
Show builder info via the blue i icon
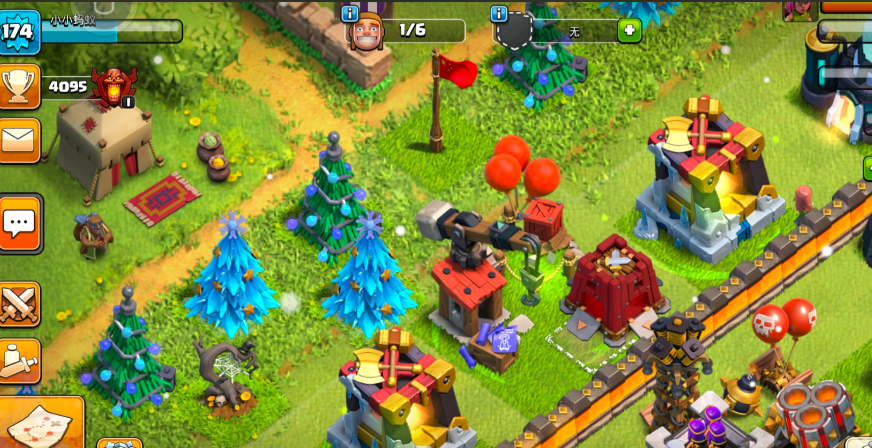349,13
